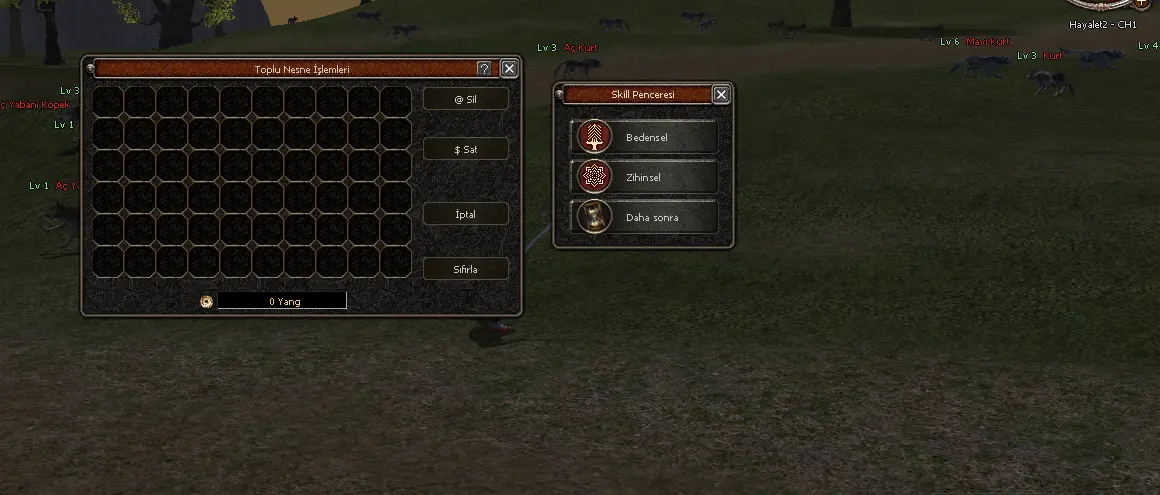This screenshot has height=495, width=1160.
Task: Select the Zihinsel skill option
Action: tap(645, 177)
